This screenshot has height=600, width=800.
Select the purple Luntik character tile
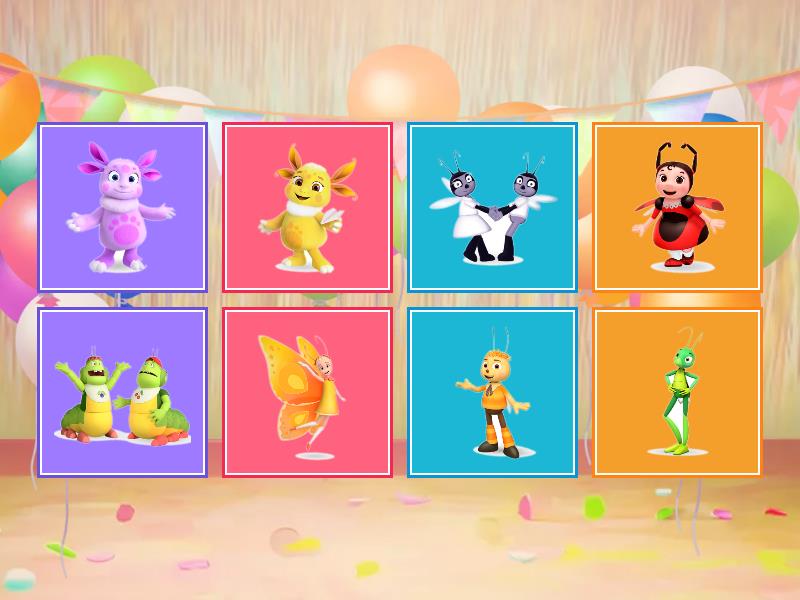(122, 207)
